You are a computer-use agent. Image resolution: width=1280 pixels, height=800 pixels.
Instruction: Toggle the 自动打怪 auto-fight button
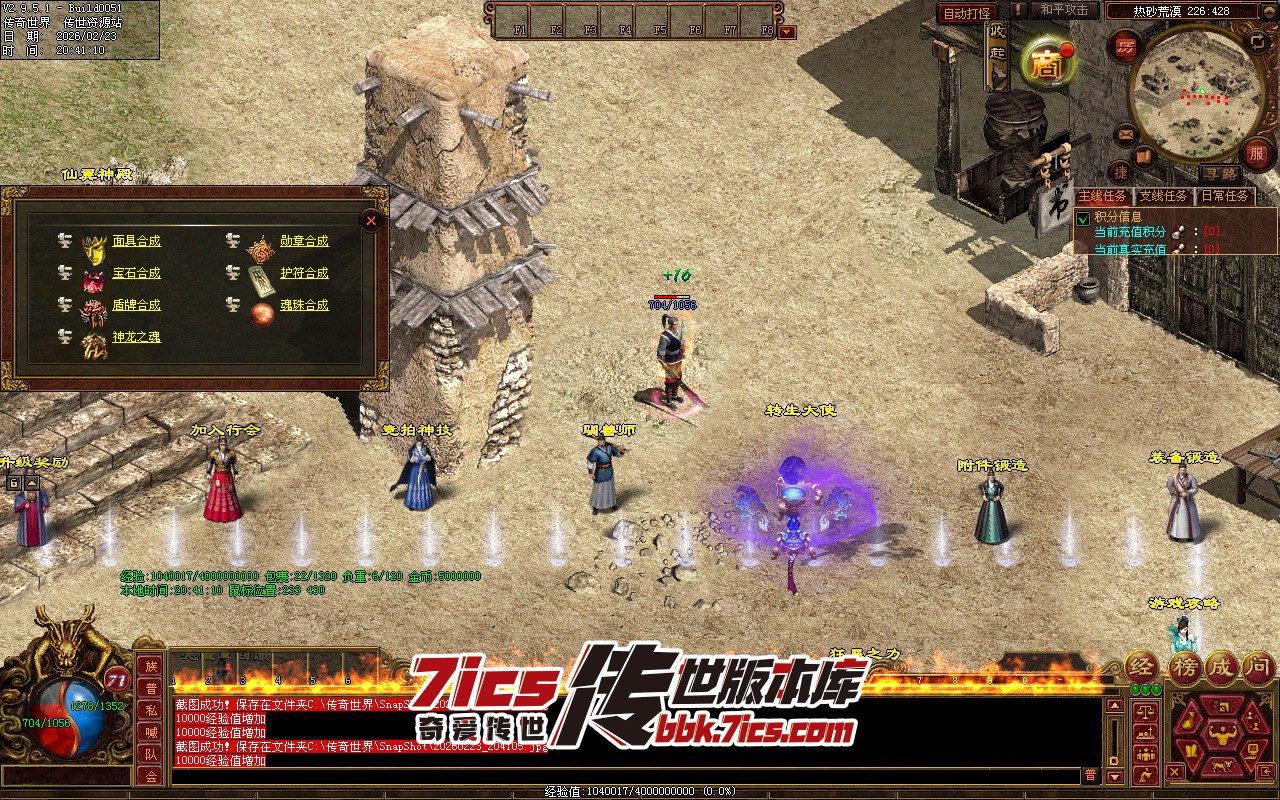[967, 13]
